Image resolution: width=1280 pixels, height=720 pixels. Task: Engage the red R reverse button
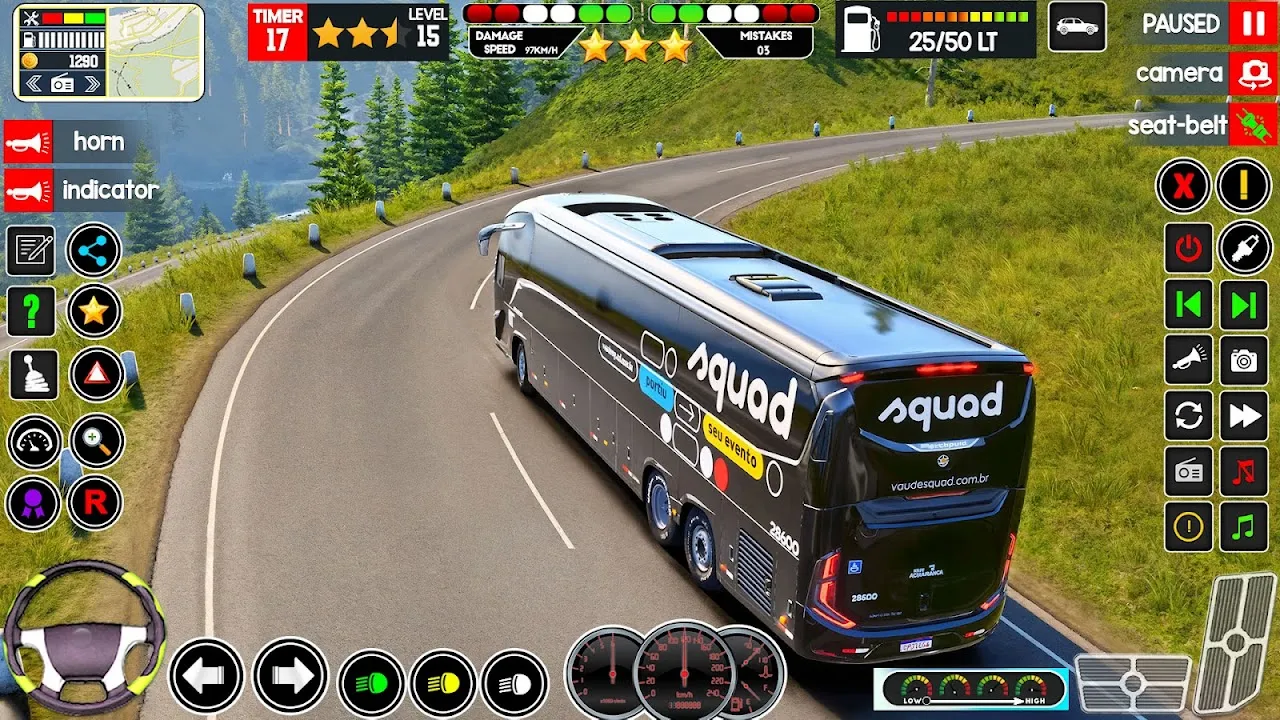click(x=95, y=503)
